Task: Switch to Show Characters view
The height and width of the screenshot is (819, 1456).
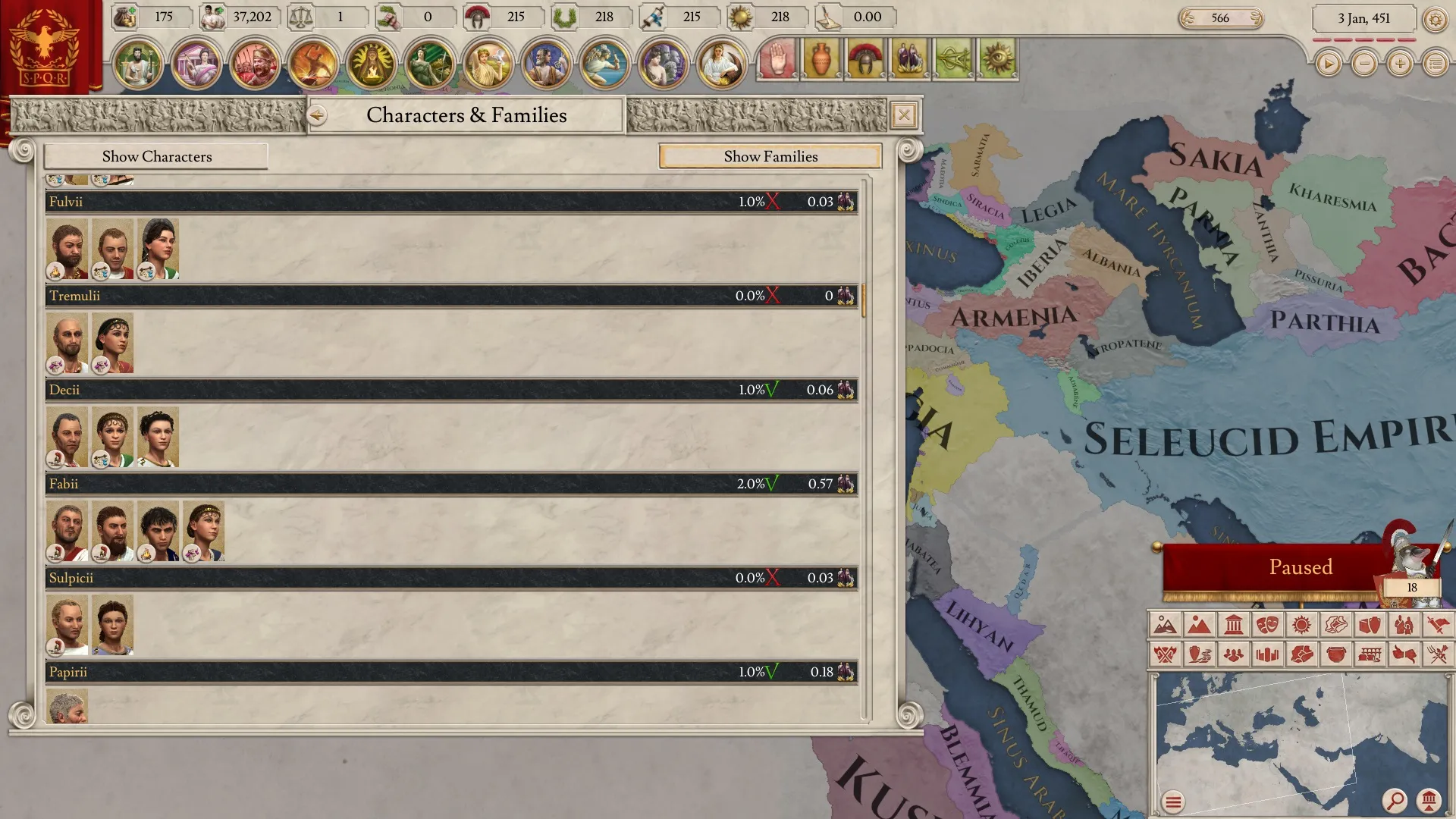Action: tap(156, 156)
